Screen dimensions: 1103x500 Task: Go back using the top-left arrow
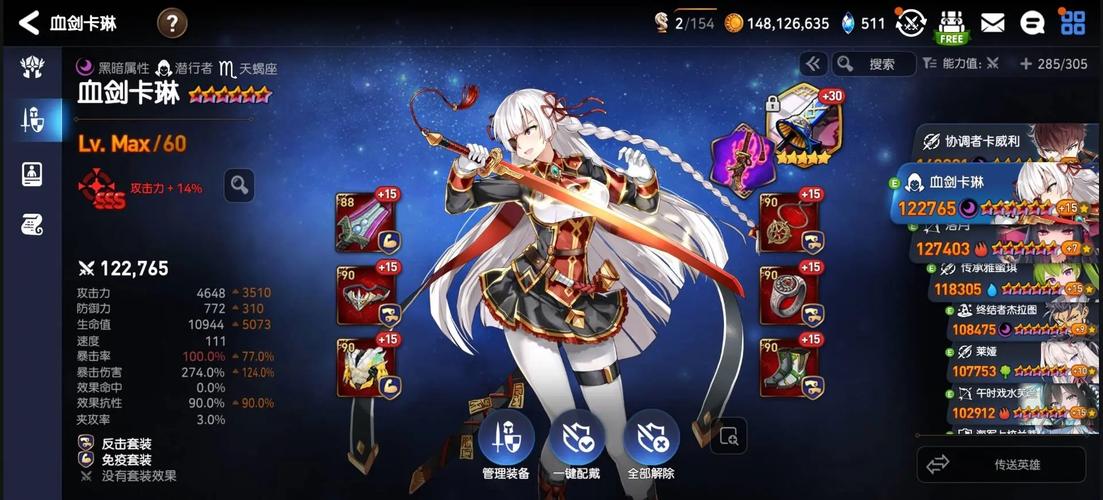coord(29,22)
